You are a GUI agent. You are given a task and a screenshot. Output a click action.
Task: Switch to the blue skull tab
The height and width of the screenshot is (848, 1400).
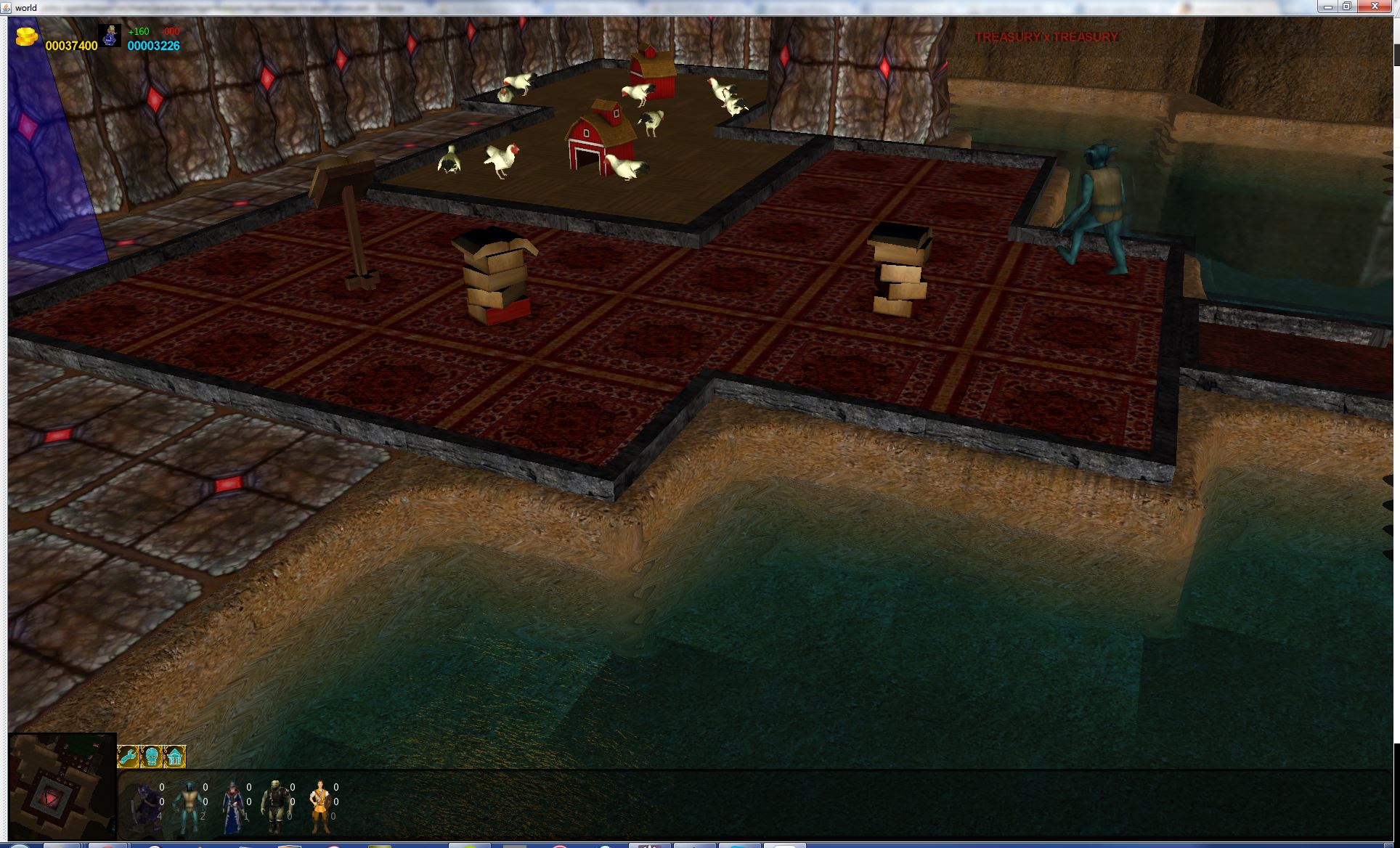[x=152, y=757]
